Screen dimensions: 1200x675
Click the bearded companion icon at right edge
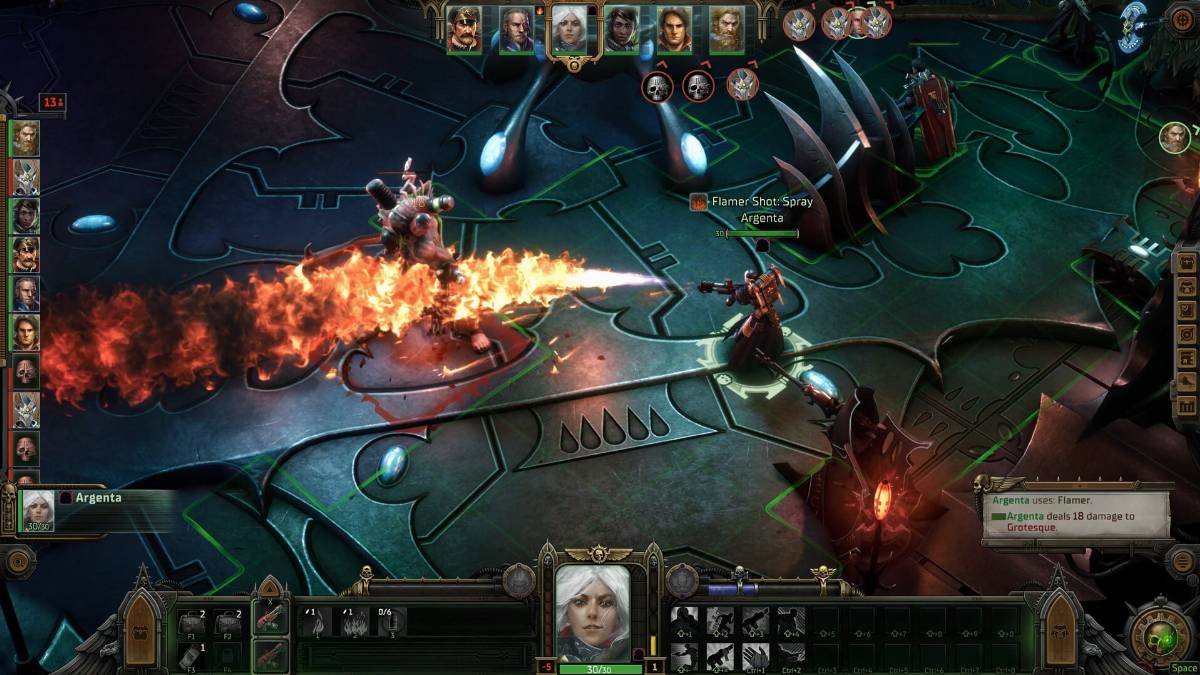[x=1175, y=138]
